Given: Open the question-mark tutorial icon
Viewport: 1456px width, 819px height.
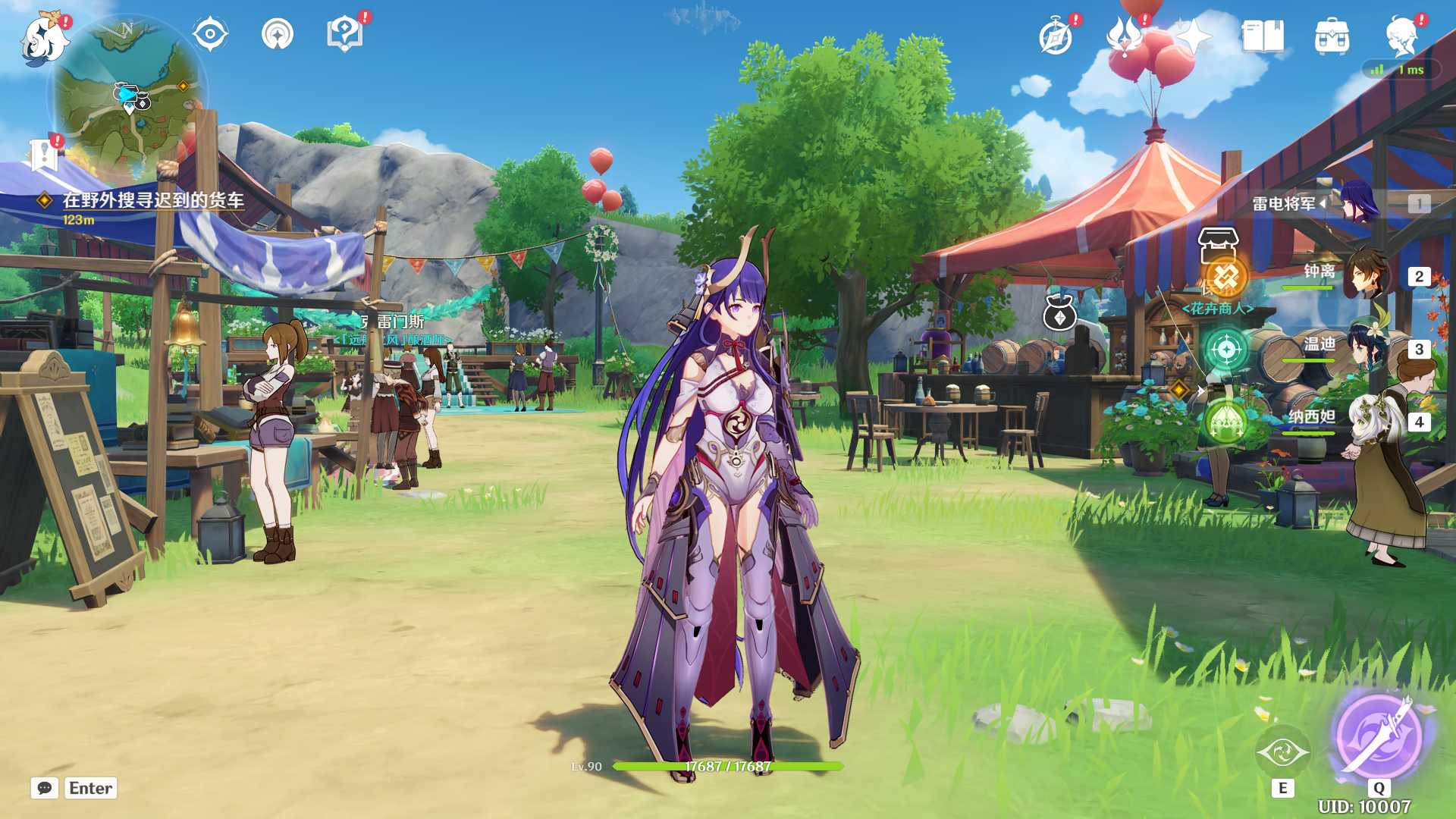Looking at the screenshot, I should pos(344,35).
